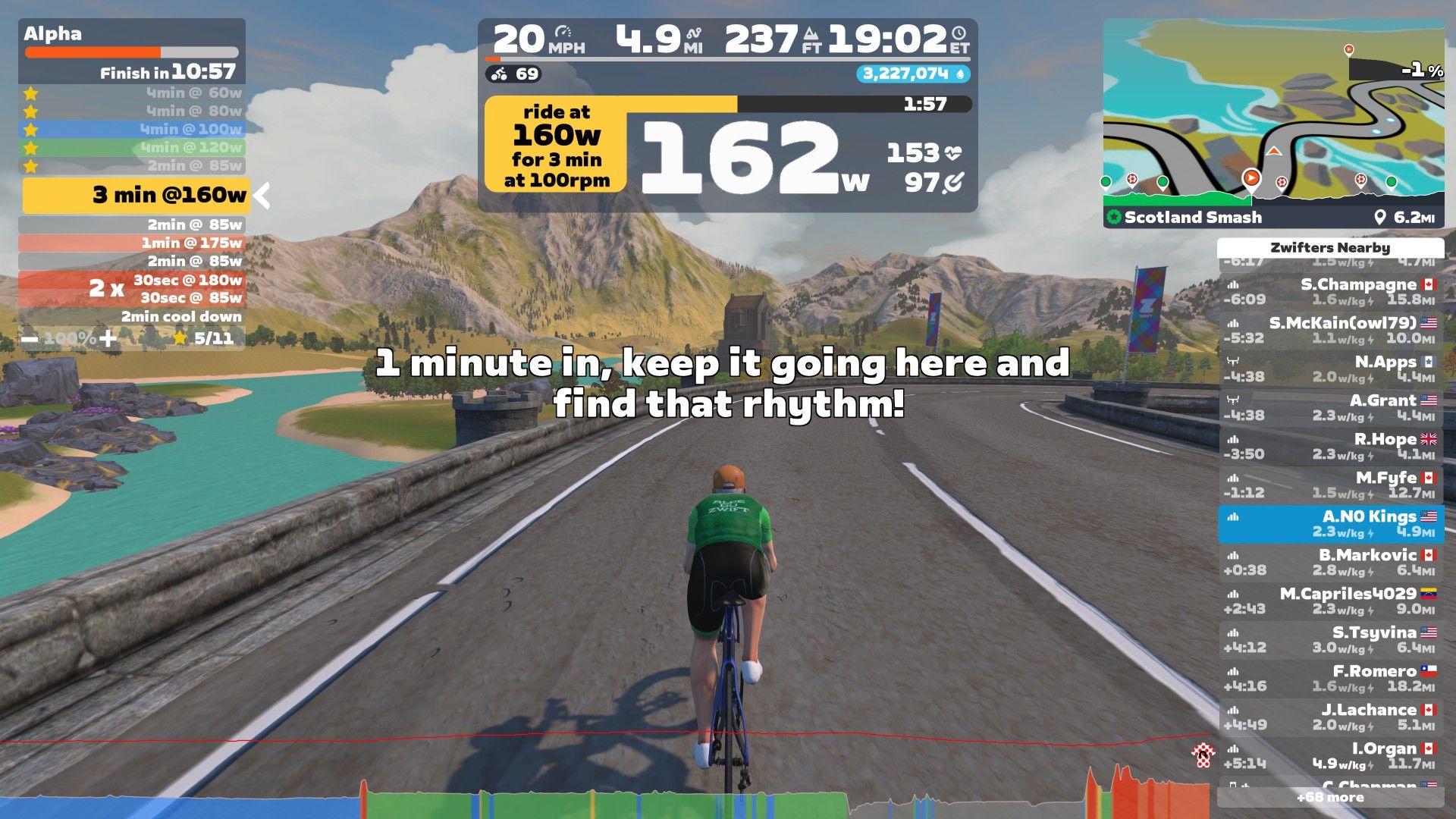
Task: Select rider F.Romero in the list
Action: (x=1330, y=679)
